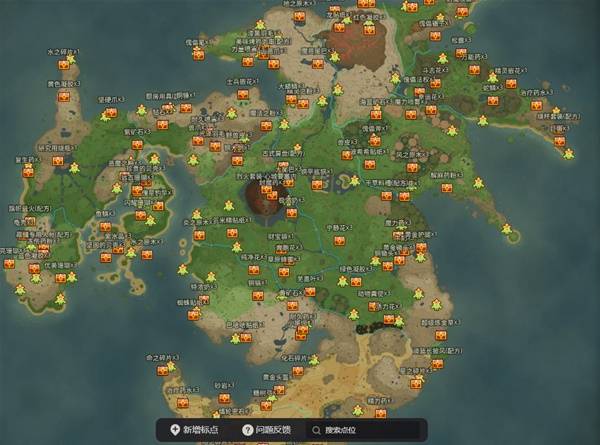This screenshot has width=600, height=445.
Task: Choose the 命之碎片 chest marker
Action: tap(161, 369)
